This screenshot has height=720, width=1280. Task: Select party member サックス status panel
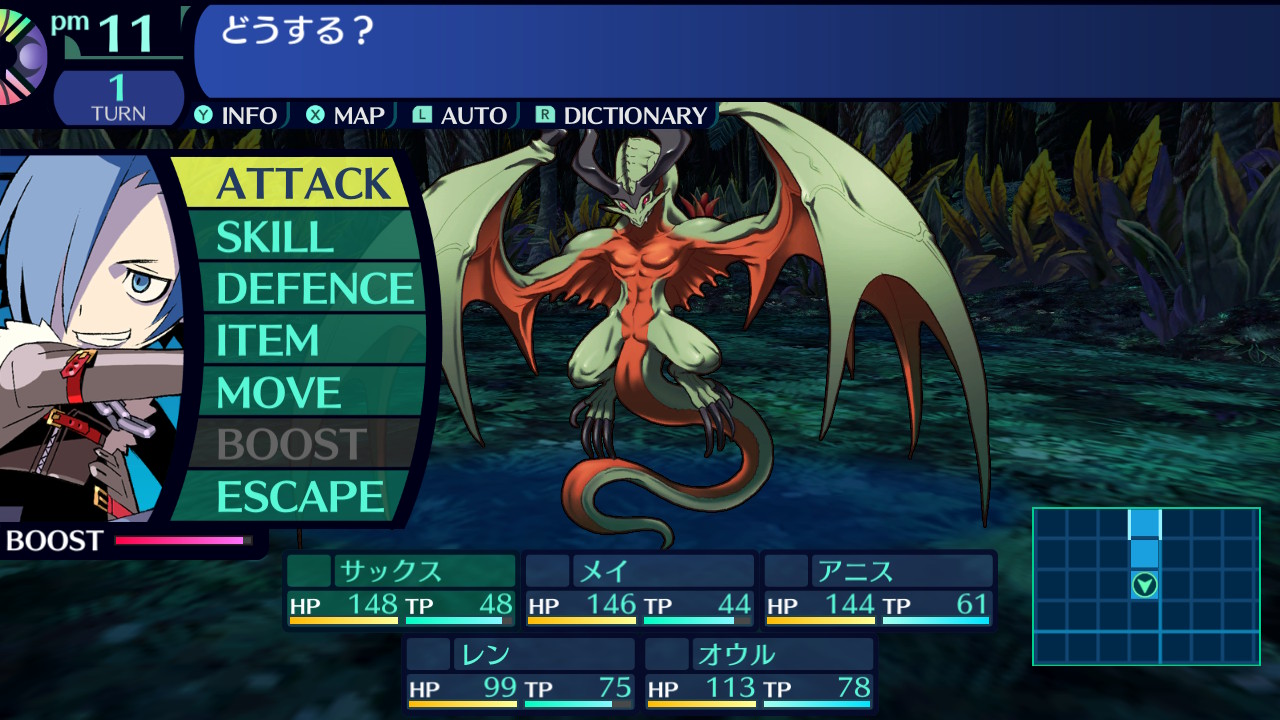401,590
